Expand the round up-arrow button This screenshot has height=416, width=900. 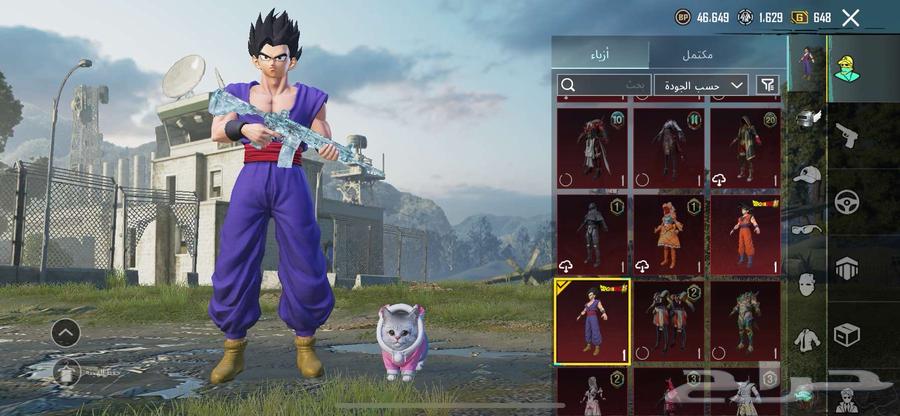[x=66, y=332]
